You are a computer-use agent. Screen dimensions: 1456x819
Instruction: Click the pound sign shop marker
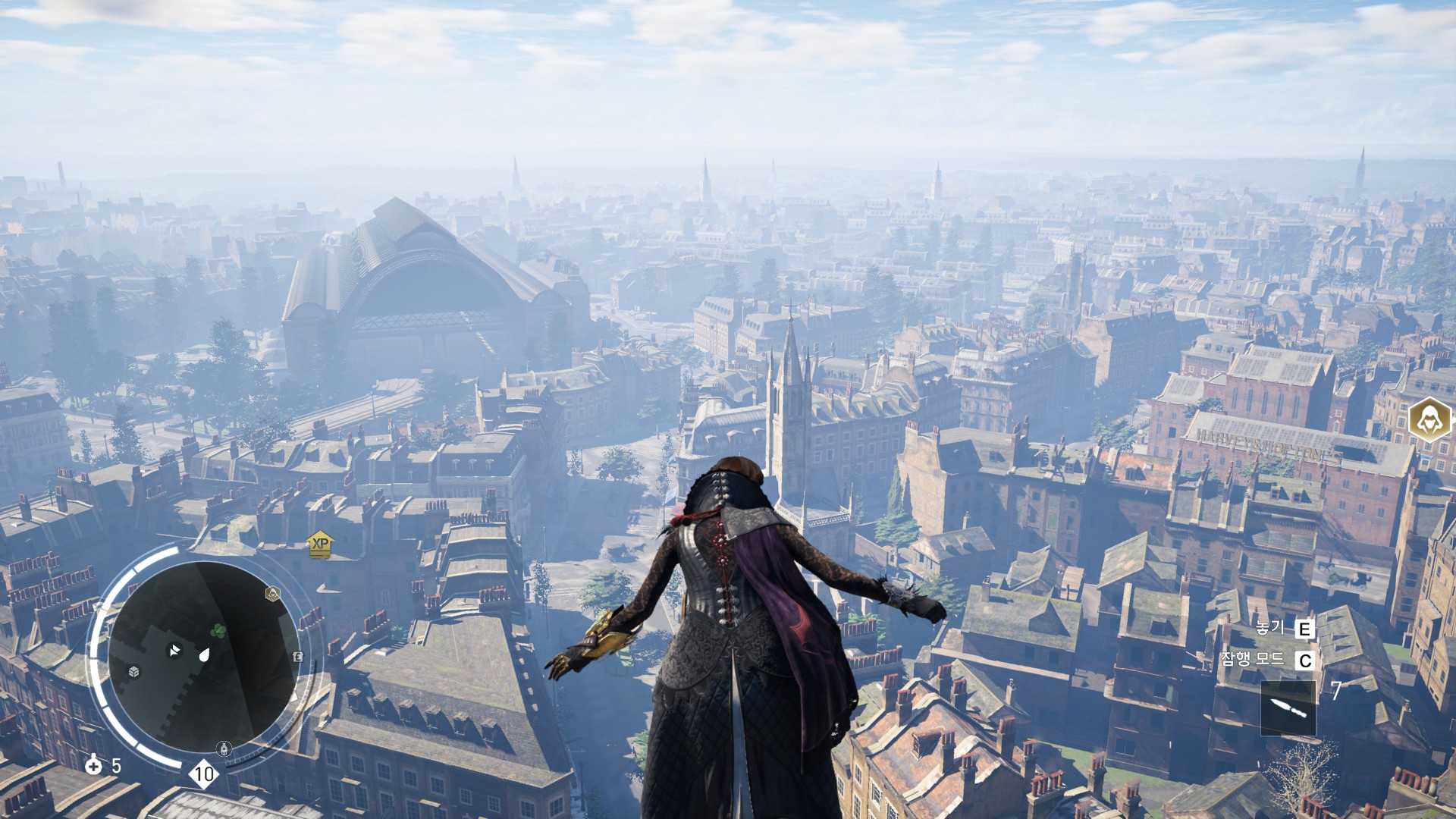point(298,657)
